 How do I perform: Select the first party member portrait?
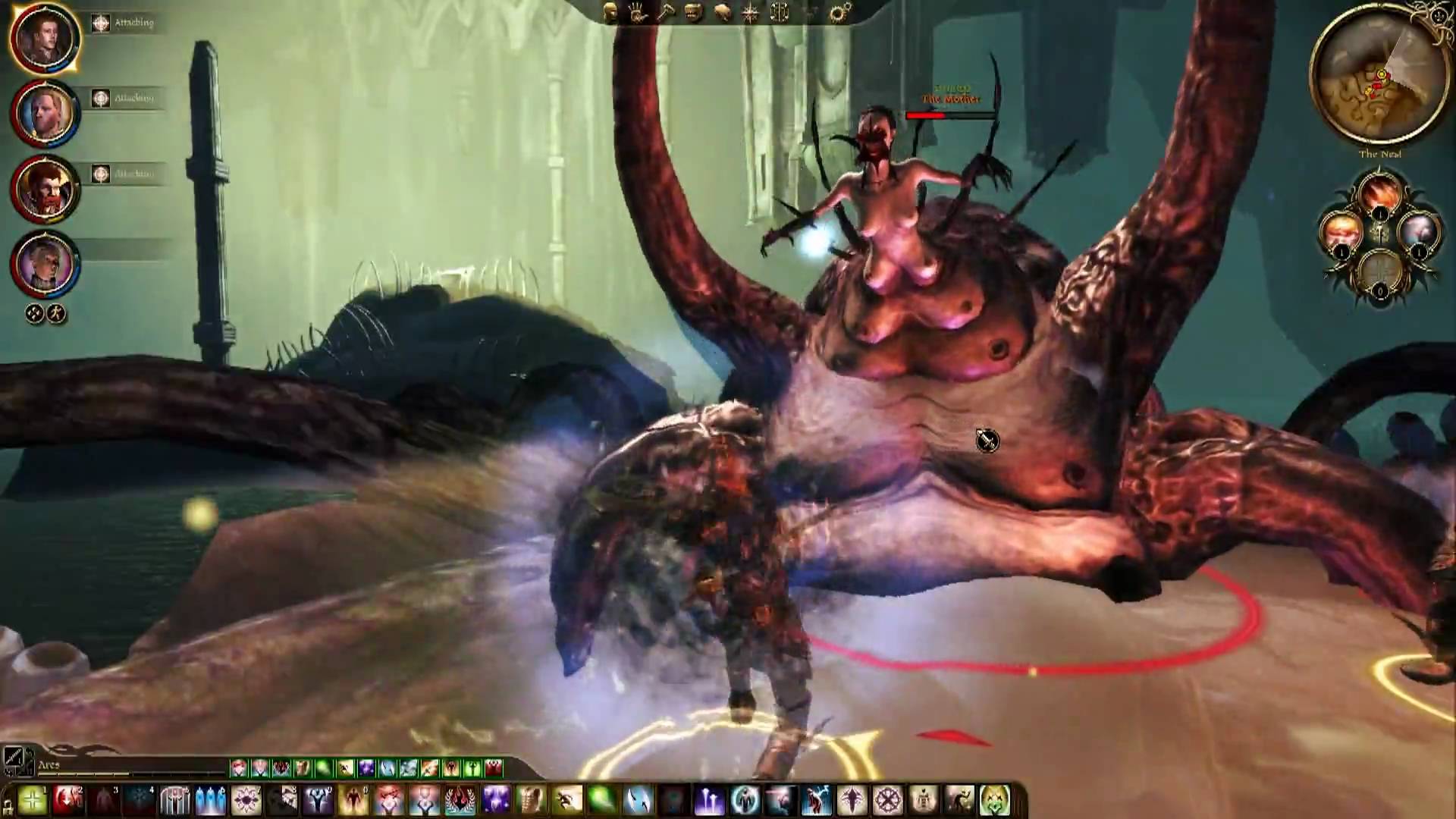tap(44, 38)
